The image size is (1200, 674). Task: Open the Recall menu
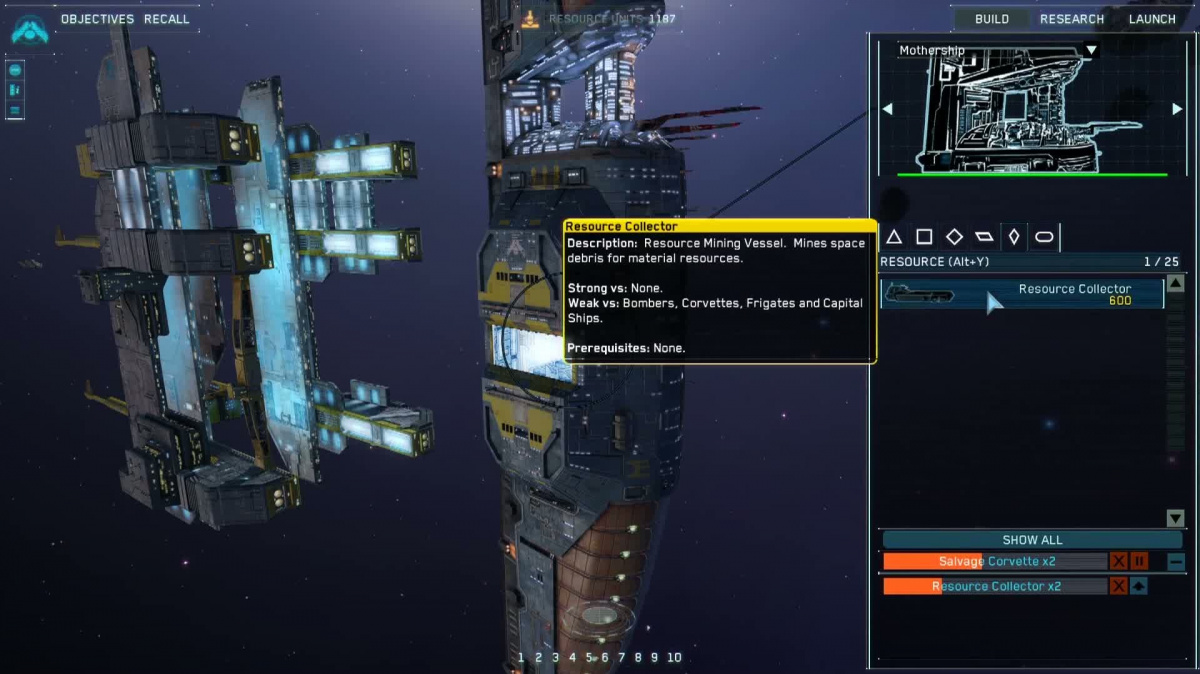(166, 19)
